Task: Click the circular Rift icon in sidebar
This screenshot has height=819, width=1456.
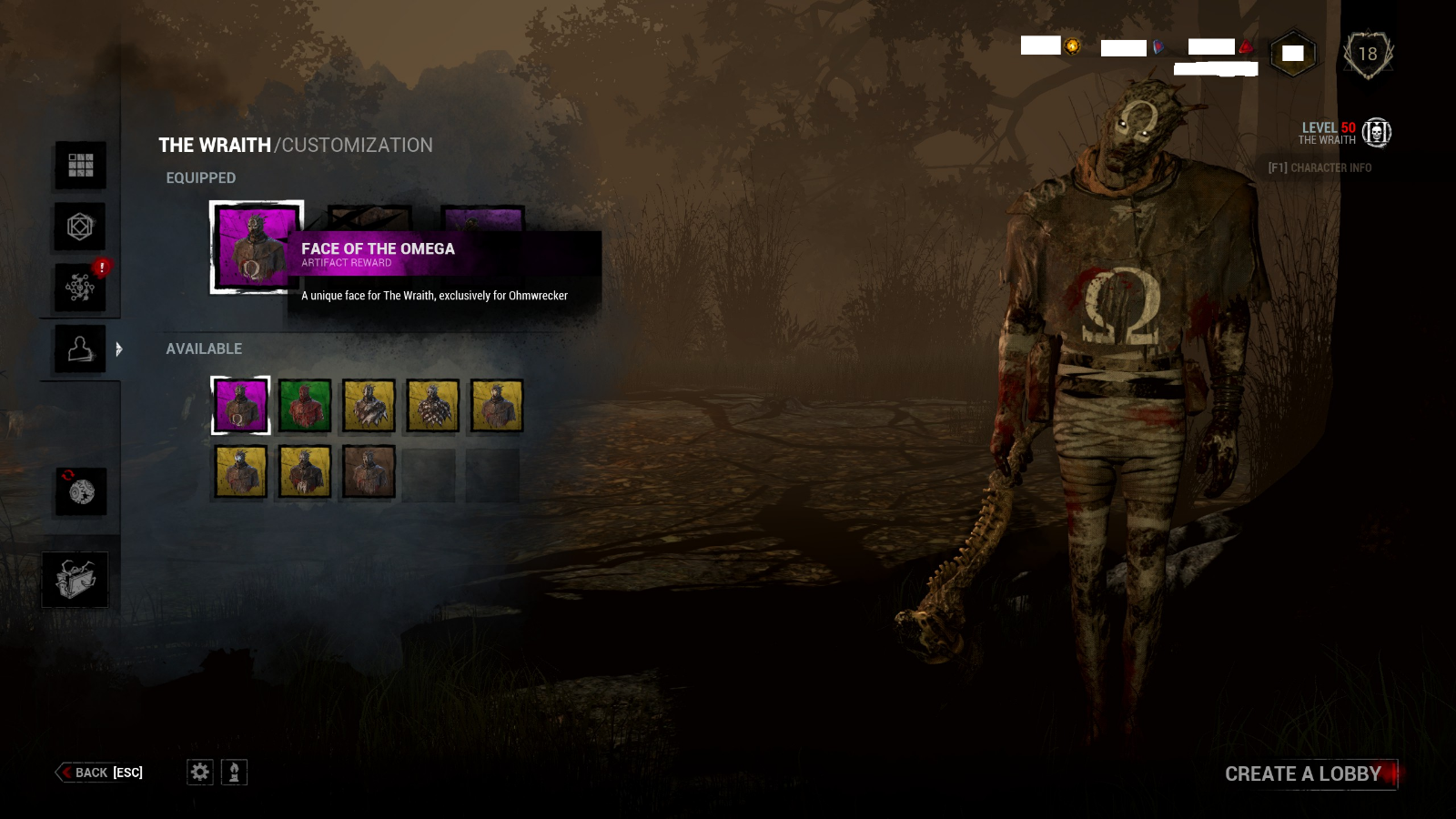Action: click(x=81, y=491)
